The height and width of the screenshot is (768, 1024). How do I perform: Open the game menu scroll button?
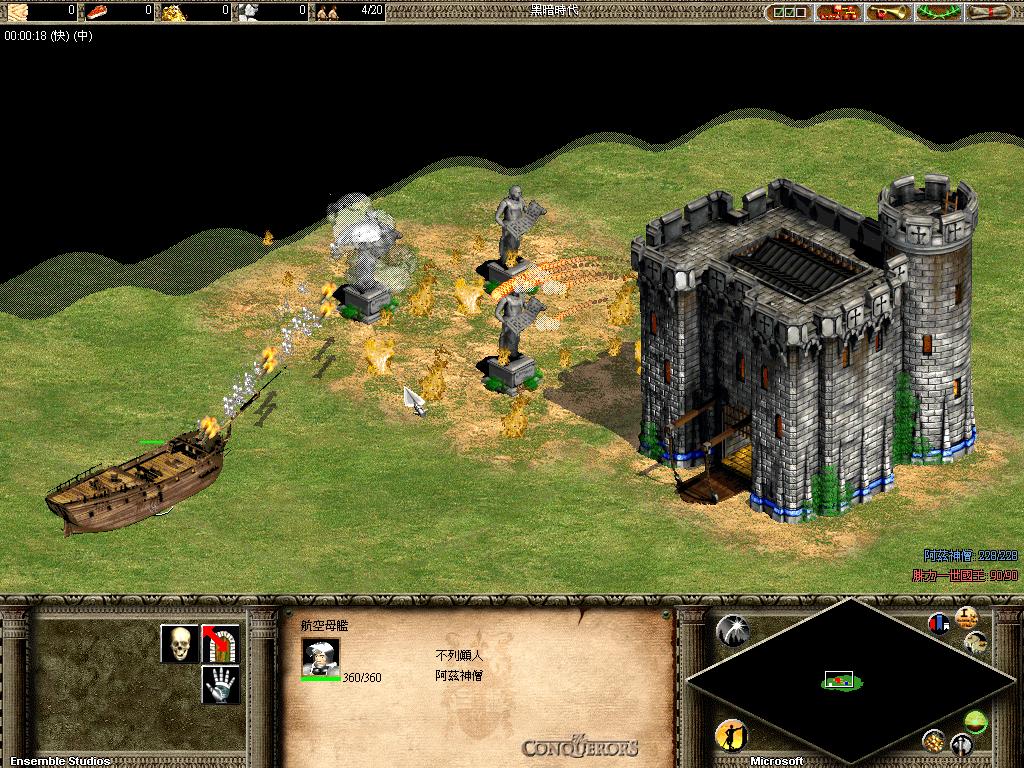click(990, 12)
